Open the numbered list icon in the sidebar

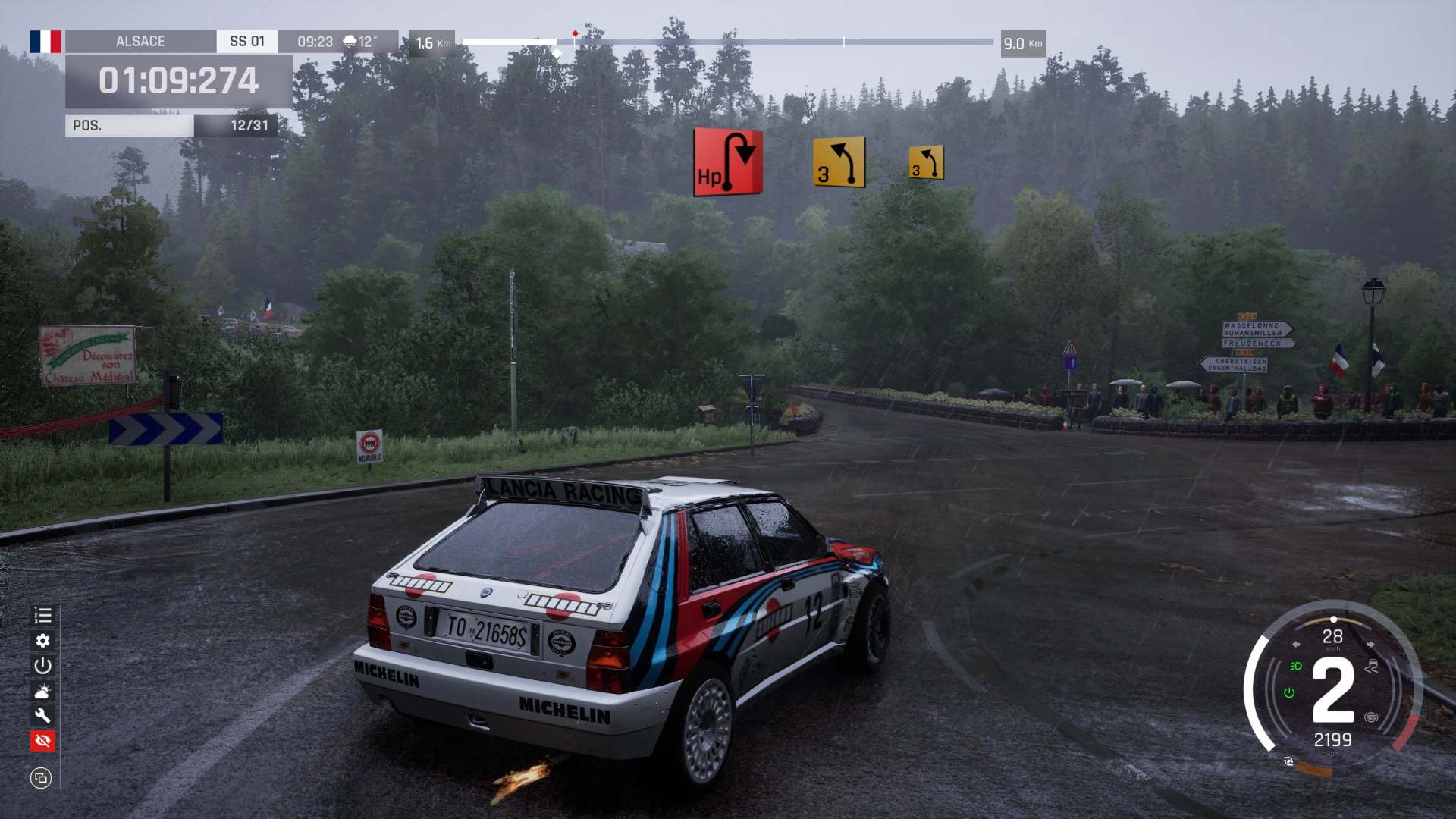click(42, 616)
